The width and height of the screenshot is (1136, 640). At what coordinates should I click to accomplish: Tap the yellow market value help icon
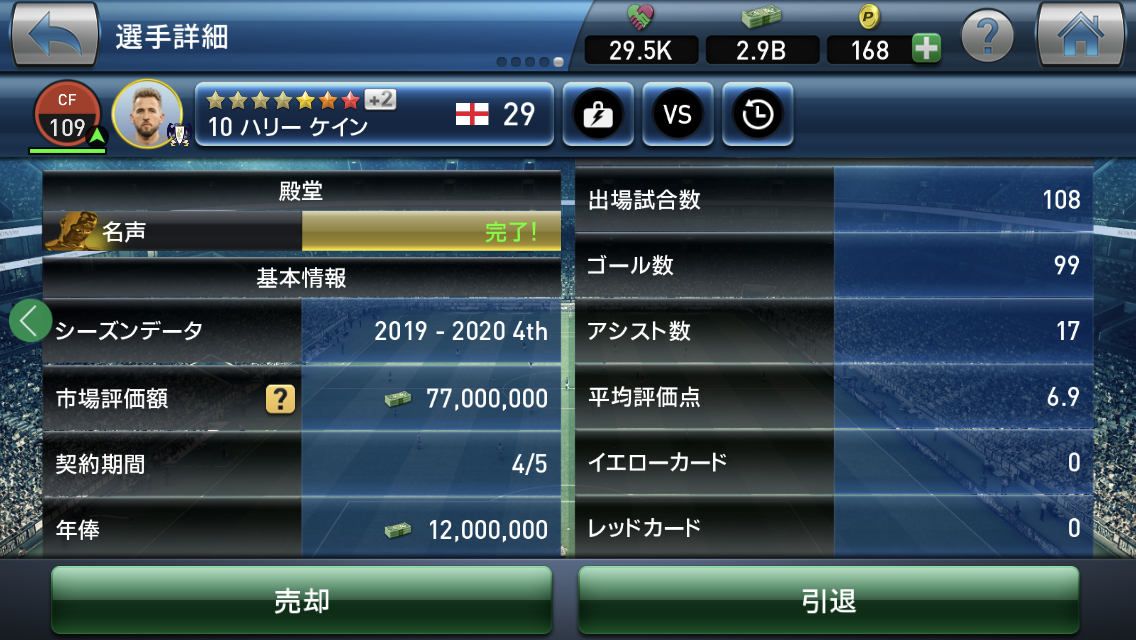(x=280, y=399)
